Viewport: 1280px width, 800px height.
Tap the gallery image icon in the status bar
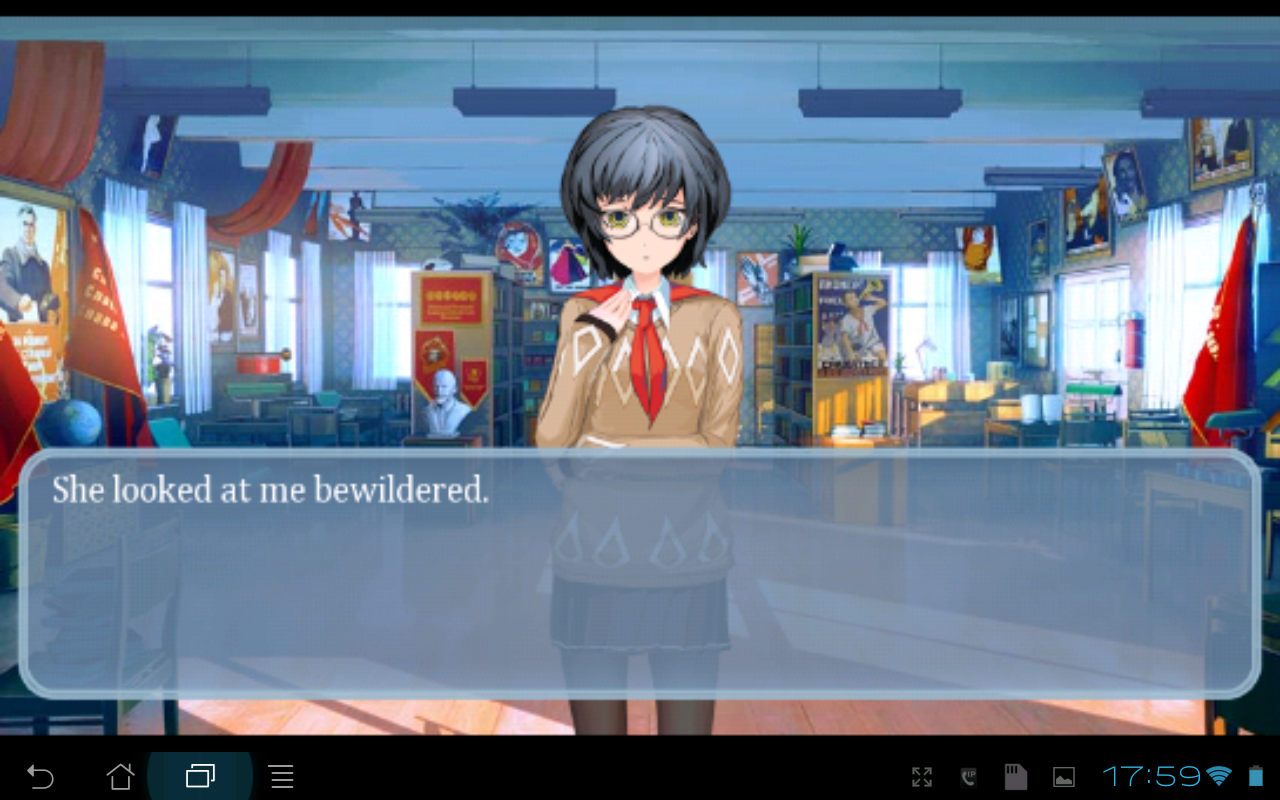(x=1064, y=776)
